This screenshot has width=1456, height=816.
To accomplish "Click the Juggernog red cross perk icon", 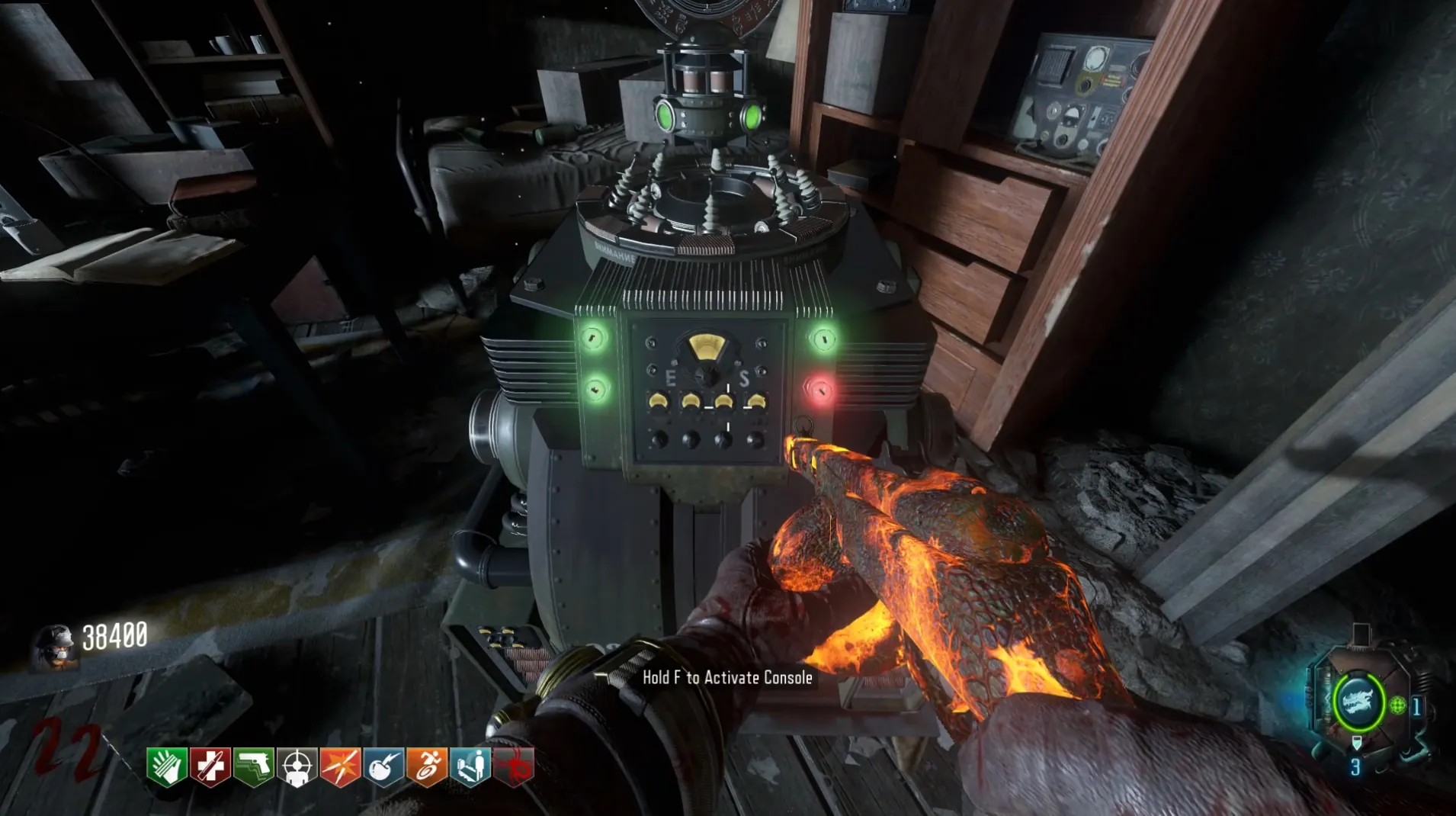I will (x=210, y=766).
